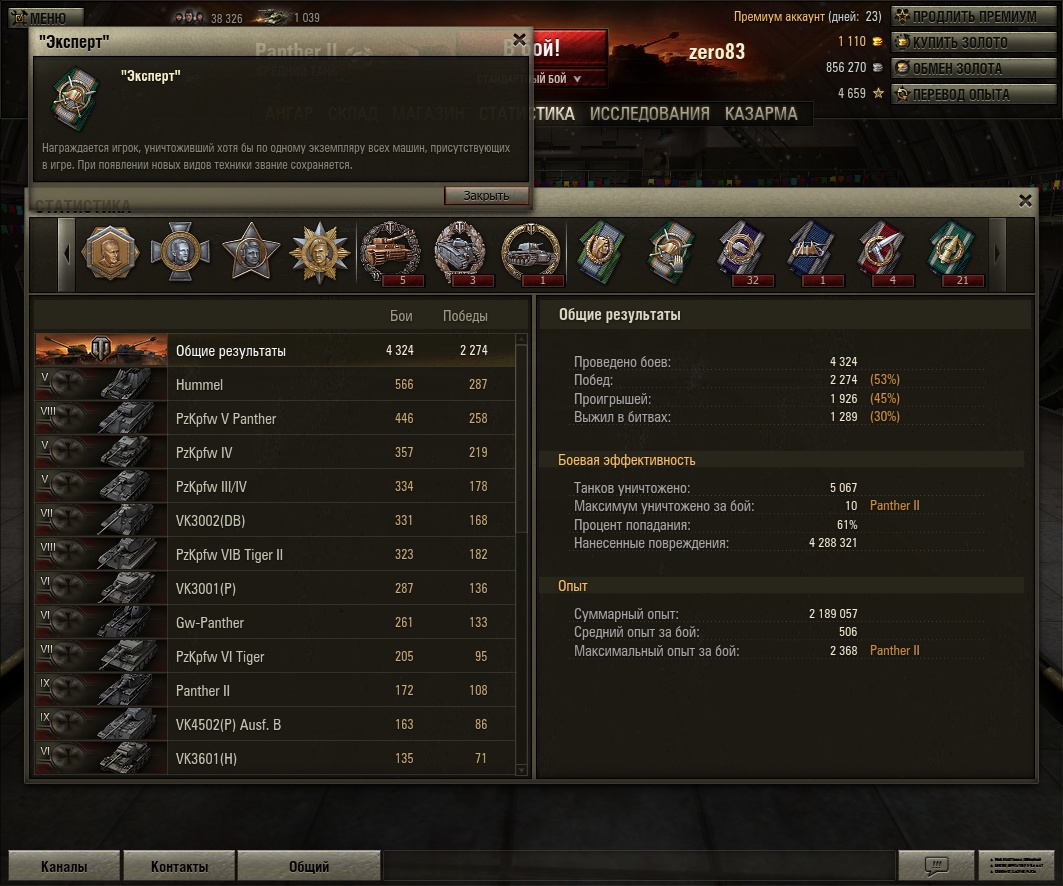Choose the PzKpfw V Panther statistics row

275,419
